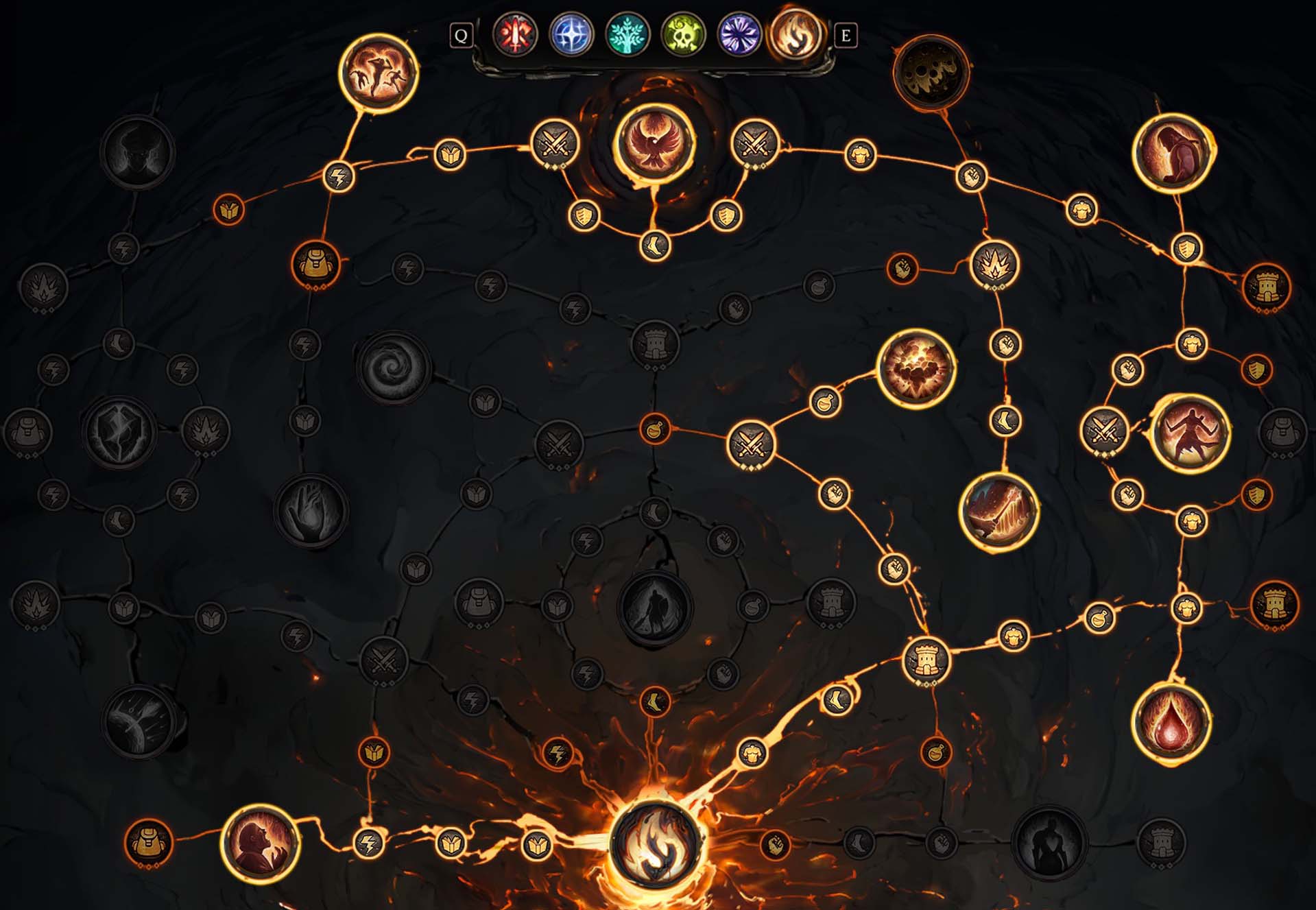Open the blue star tree tab
Viewport: 1316px width, 910px height.
[x=571, y=34]
